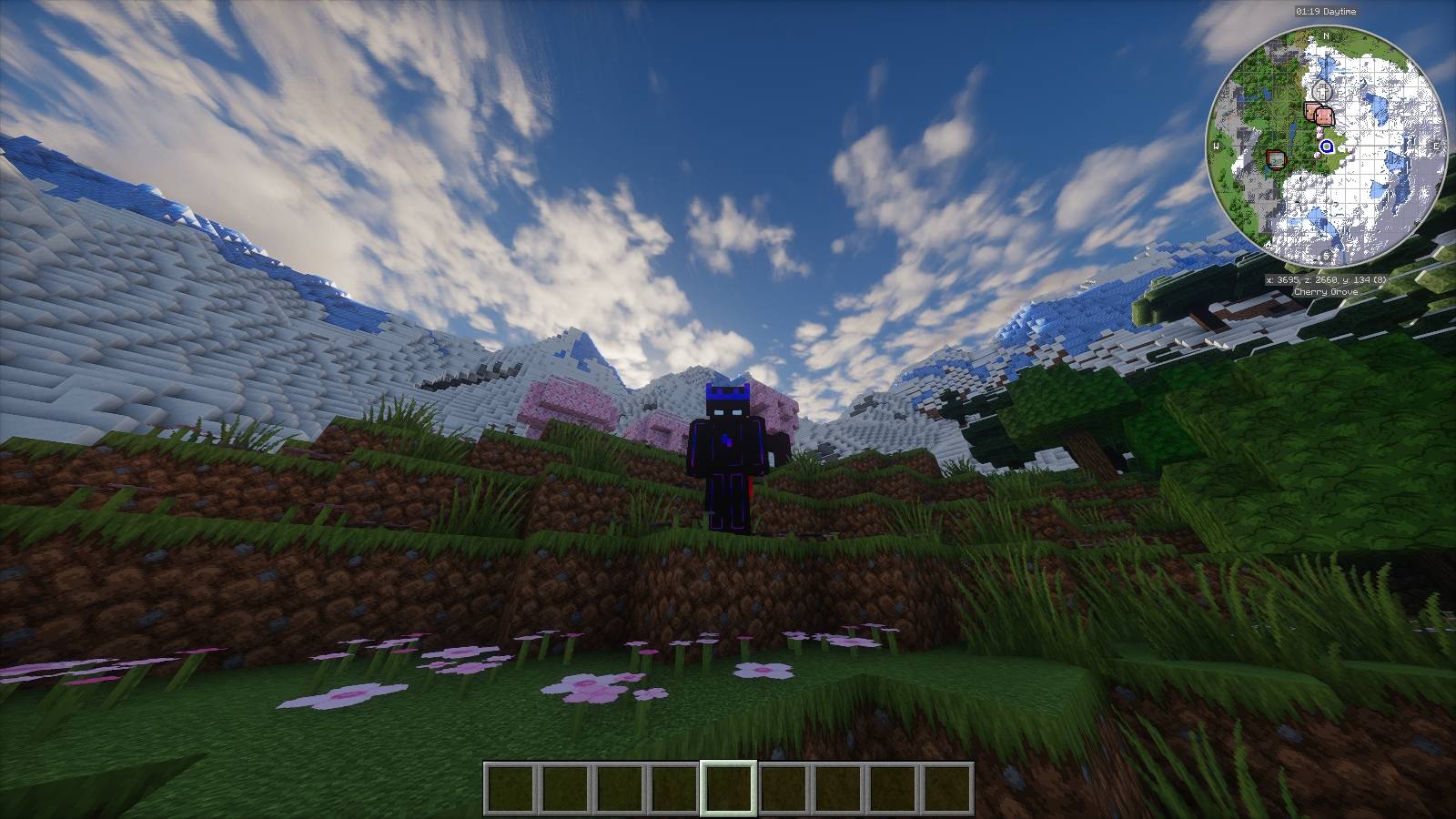Click the E compass indicator on the minimap
The height and width of the screenshot is (819, 1456).
pos(1437,146)
